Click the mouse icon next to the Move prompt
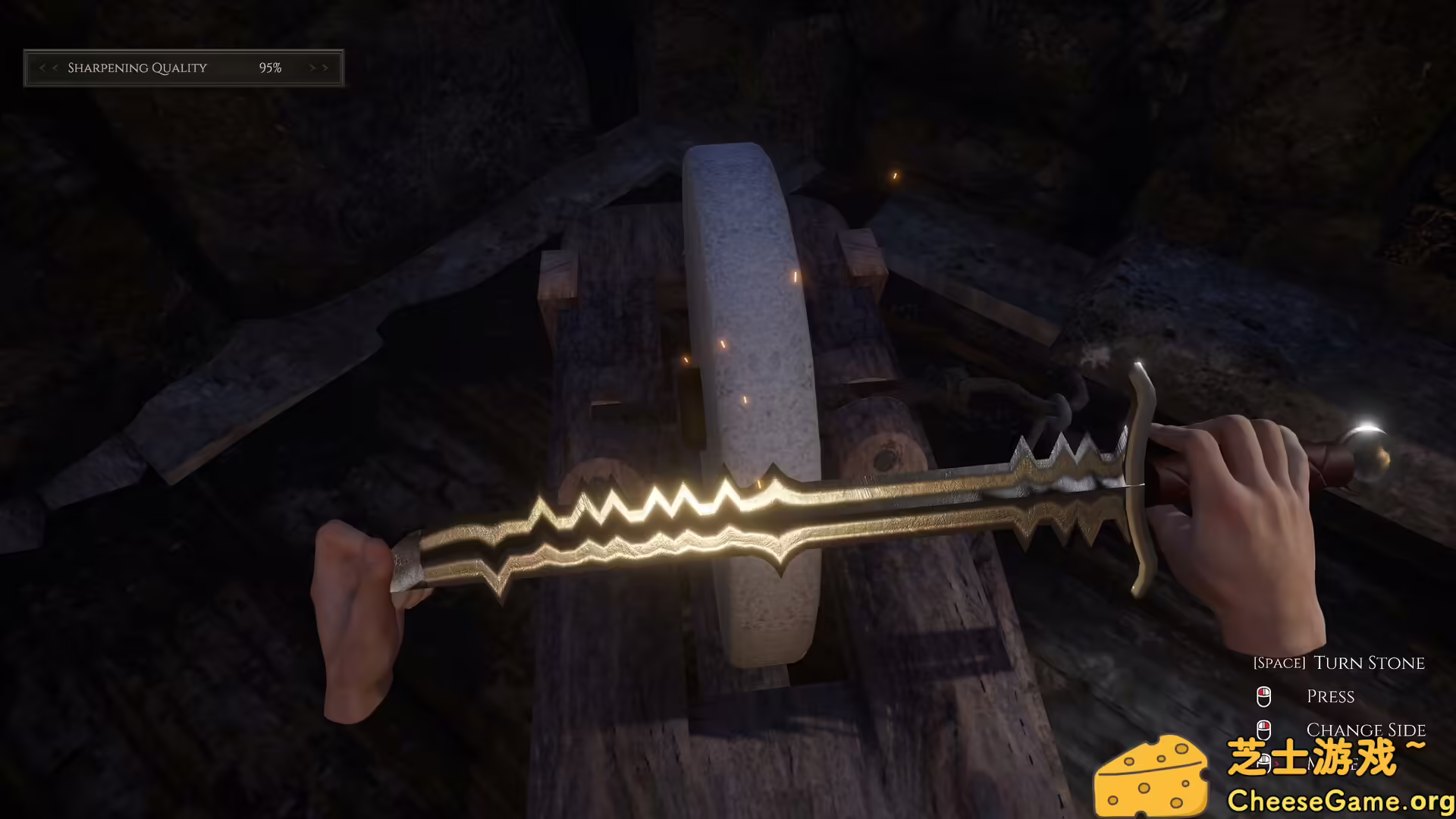 pos(1264,761)
